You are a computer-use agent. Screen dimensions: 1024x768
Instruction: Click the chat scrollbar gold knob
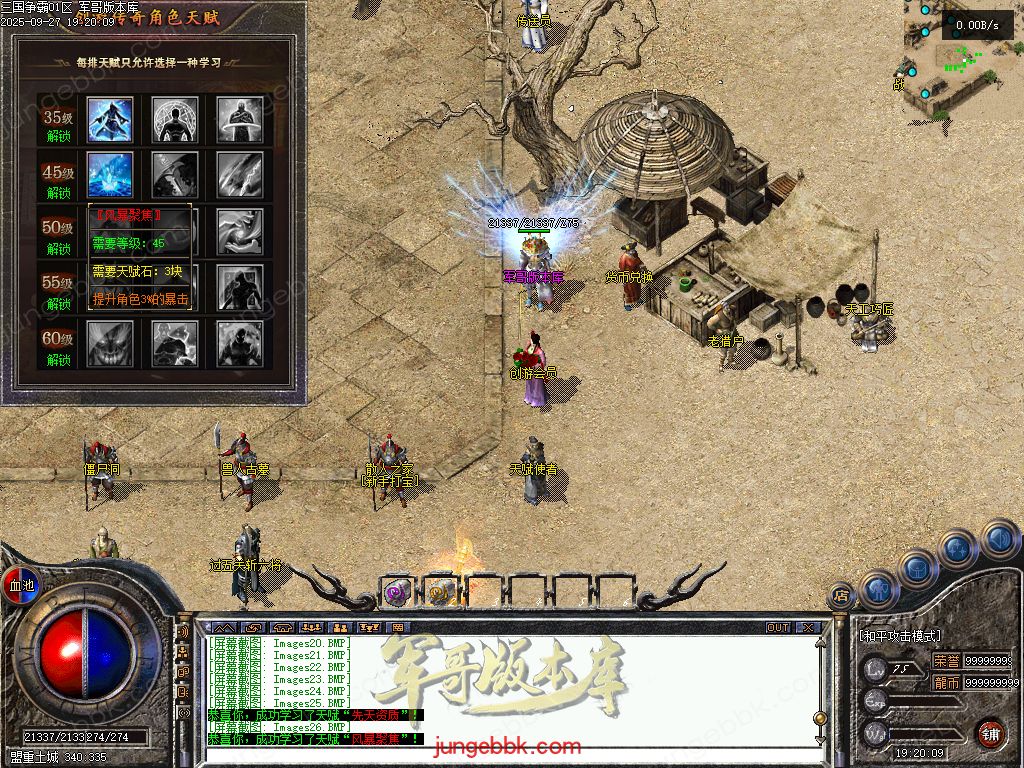[821, 718]
